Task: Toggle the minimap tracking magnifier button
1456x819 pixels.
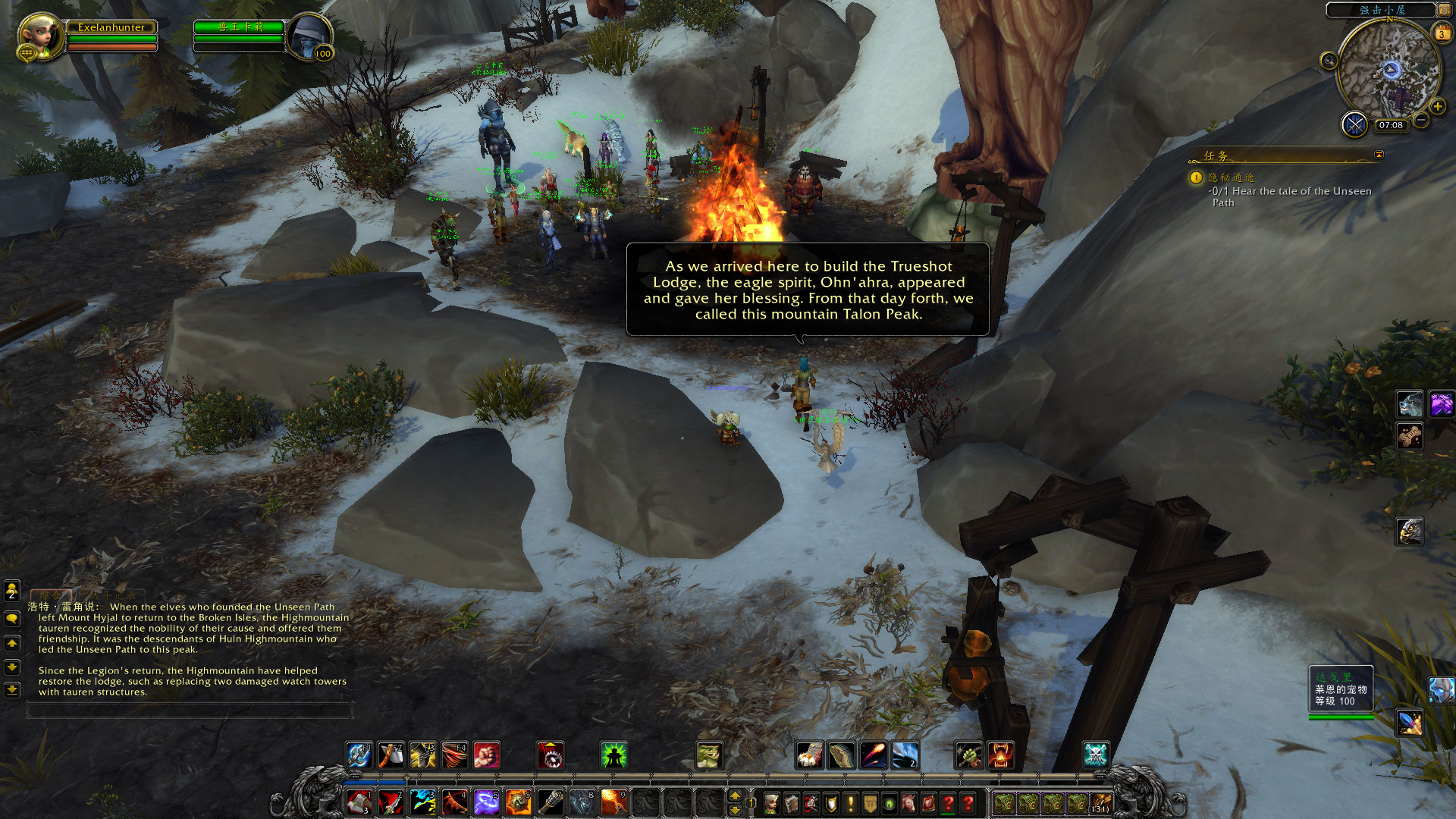Action: (x=1329, y=61)
